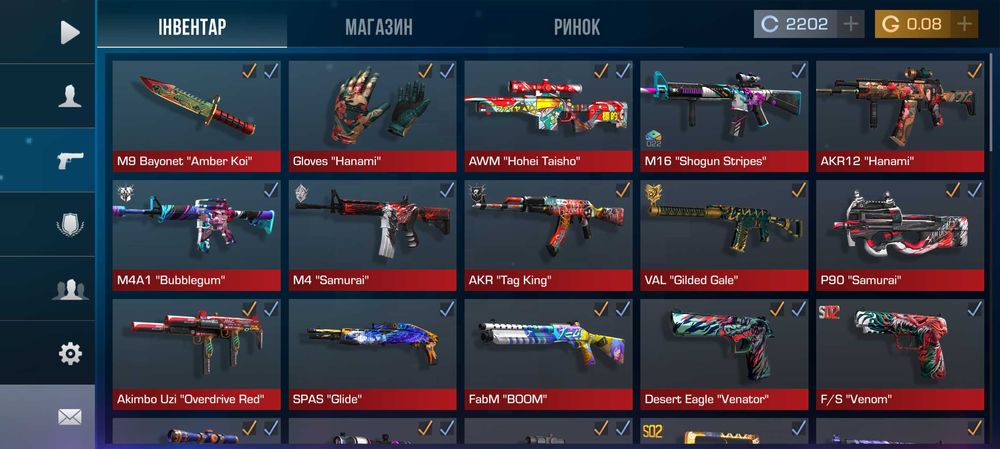Select the Інвентар tab
This screenshot has width=1000, height=449.
coord(191,27)
